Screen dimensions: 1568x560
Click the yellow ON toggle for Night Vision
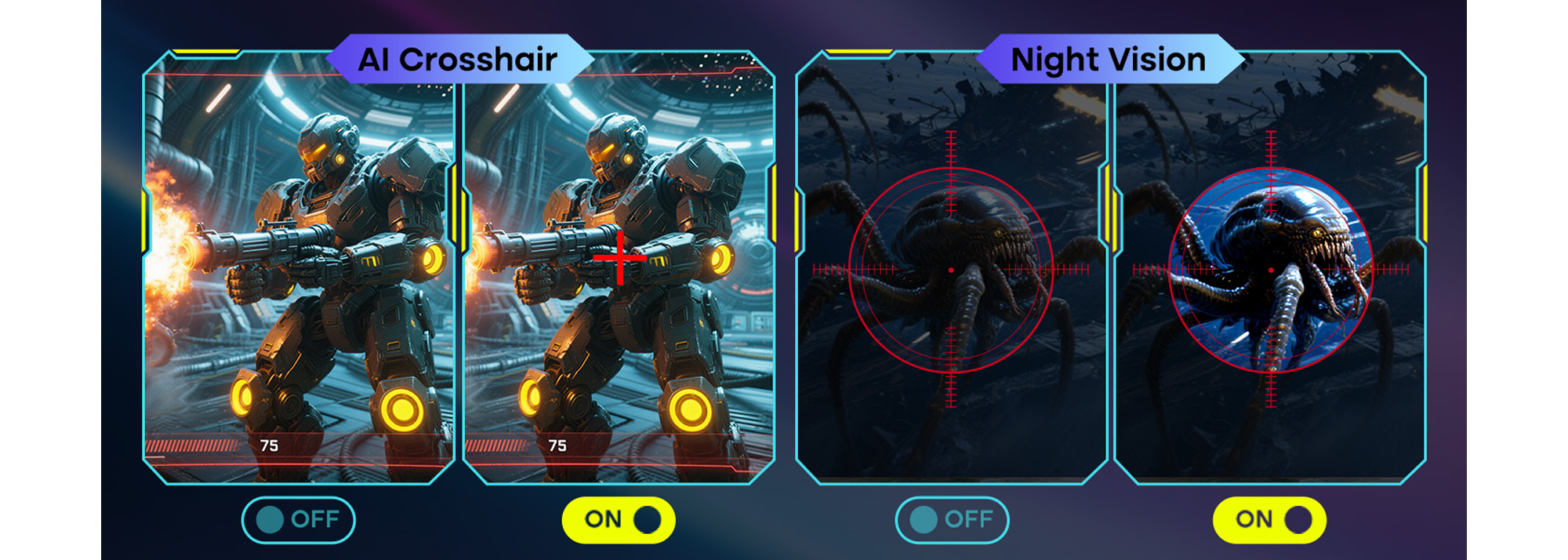click(1269, 520)
